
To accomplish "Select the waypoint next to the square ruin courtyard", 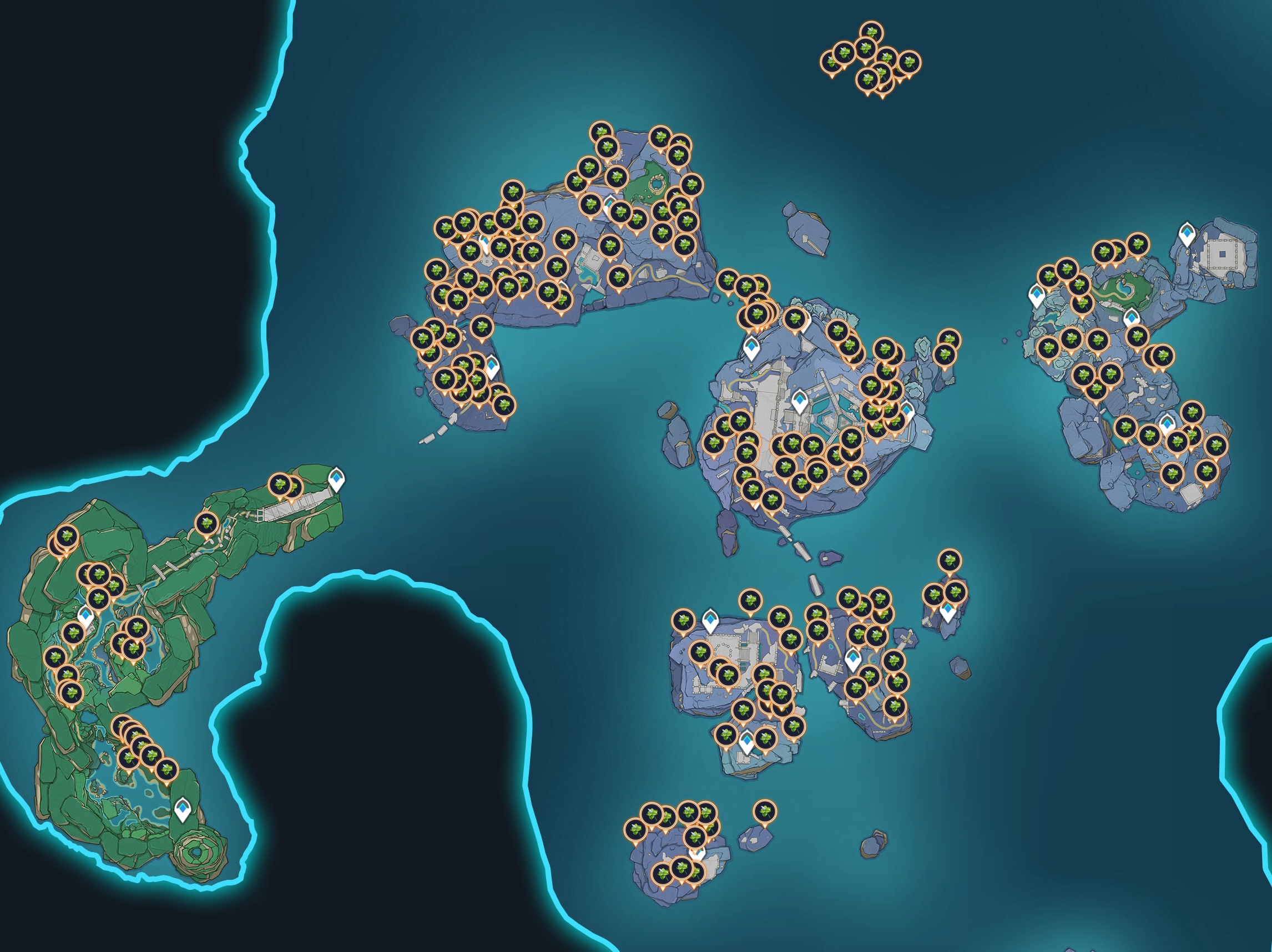I will [1186, 234].
